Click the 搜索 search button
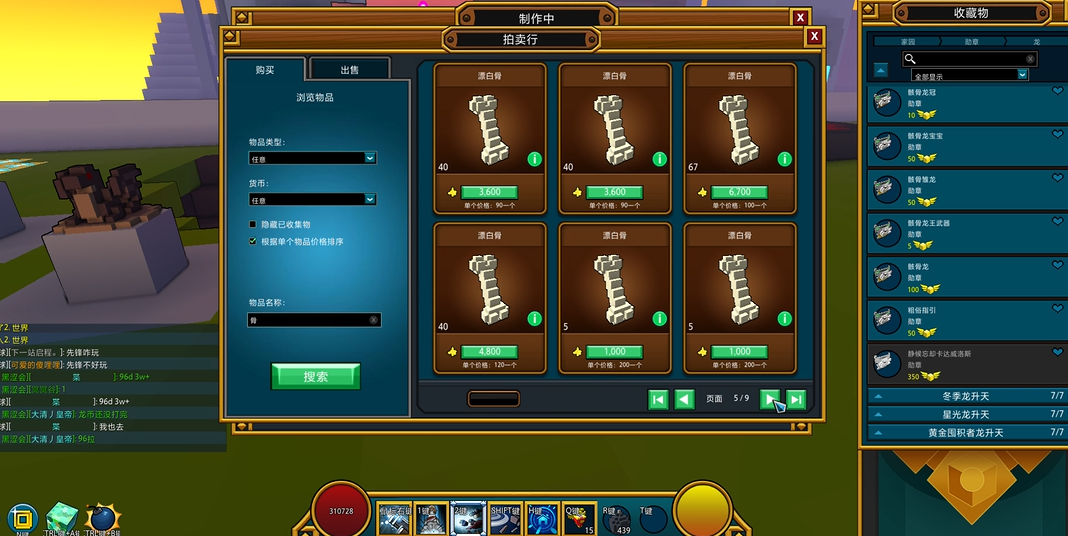1068x536 pixels. tap(315, 376)
